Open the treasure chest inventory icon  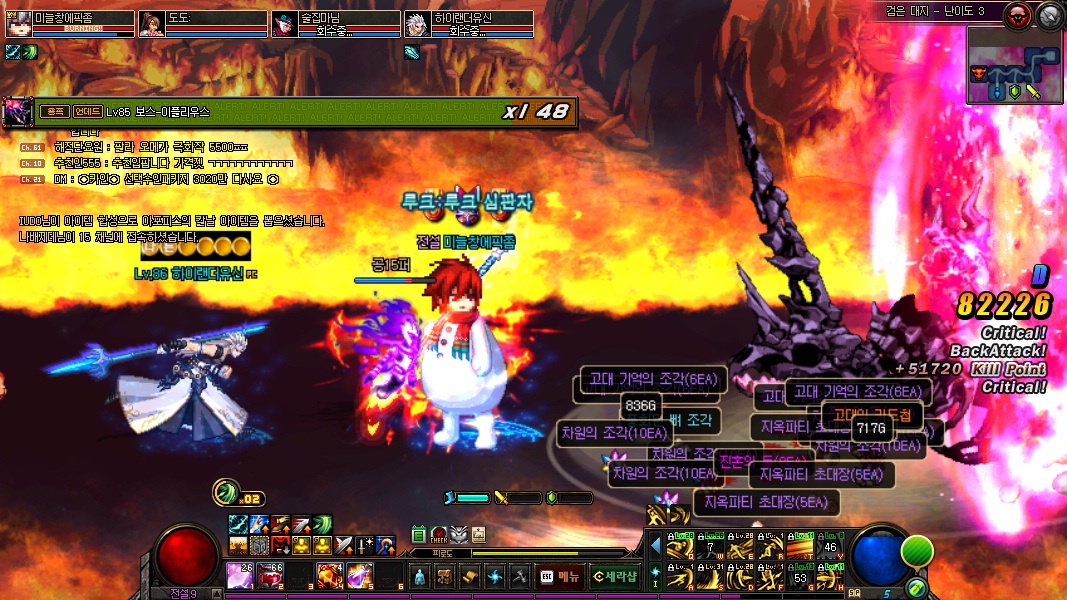(x=444, y=576)
